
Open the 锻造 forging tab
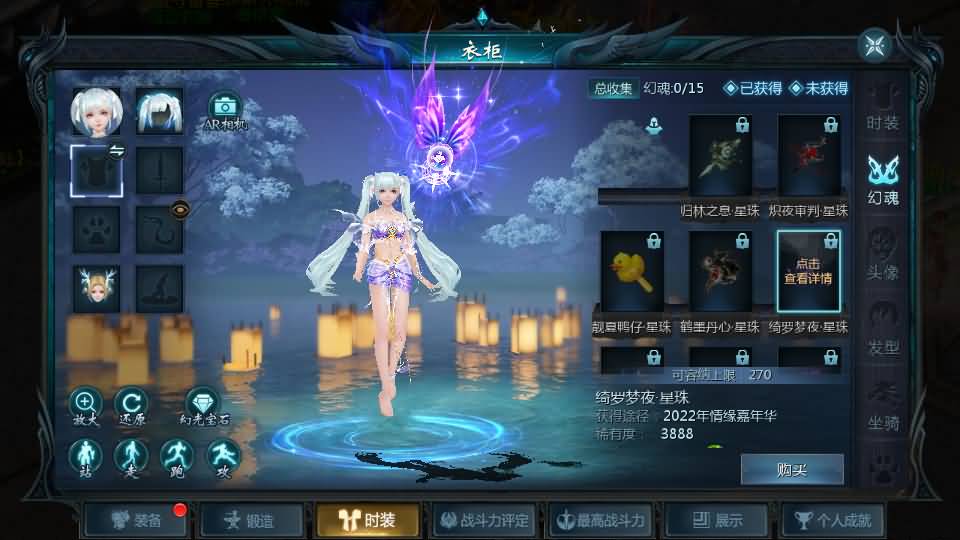point(252,520)
